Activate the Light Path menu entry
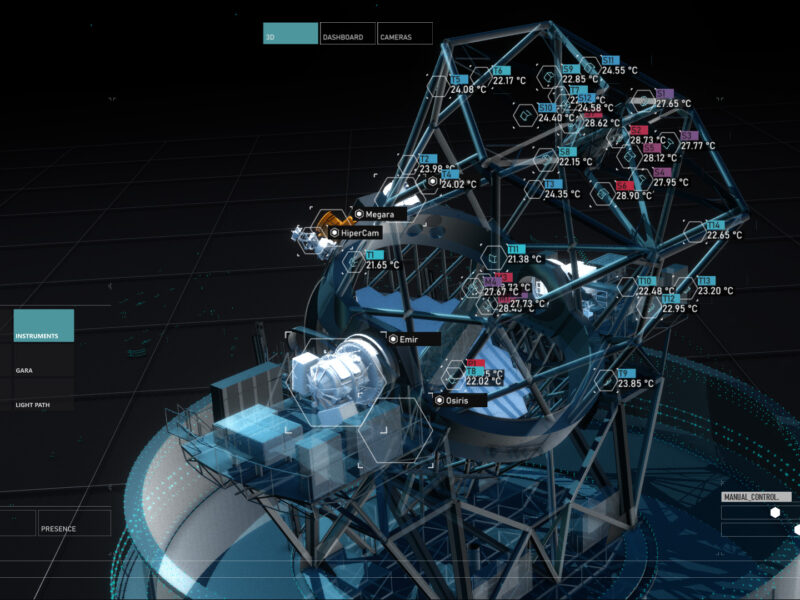The height and width of the screenshot is (600, 800). point(44,405)
